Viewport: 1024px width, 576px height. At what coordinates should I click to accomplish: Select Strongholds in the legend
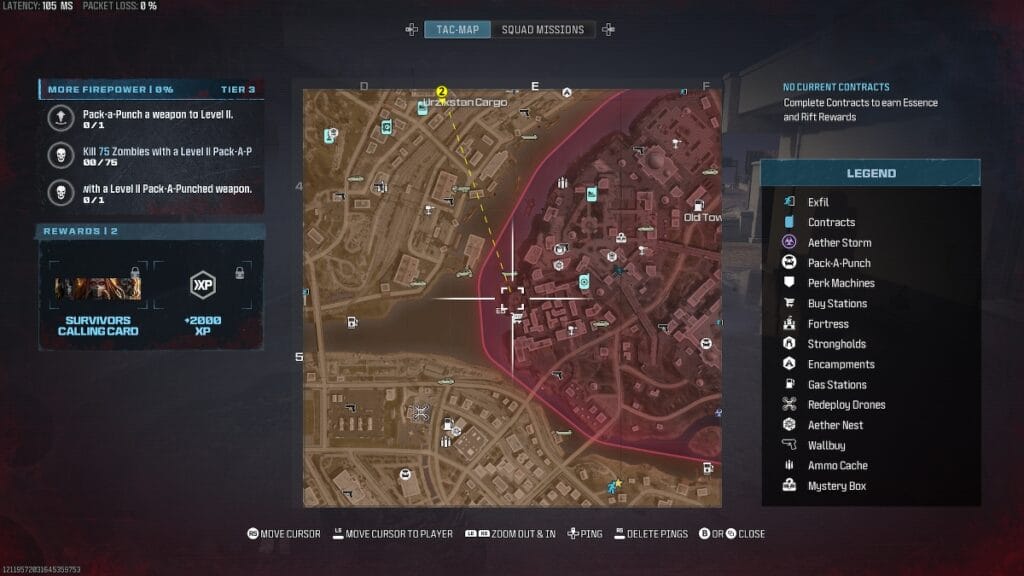(835, 344)
